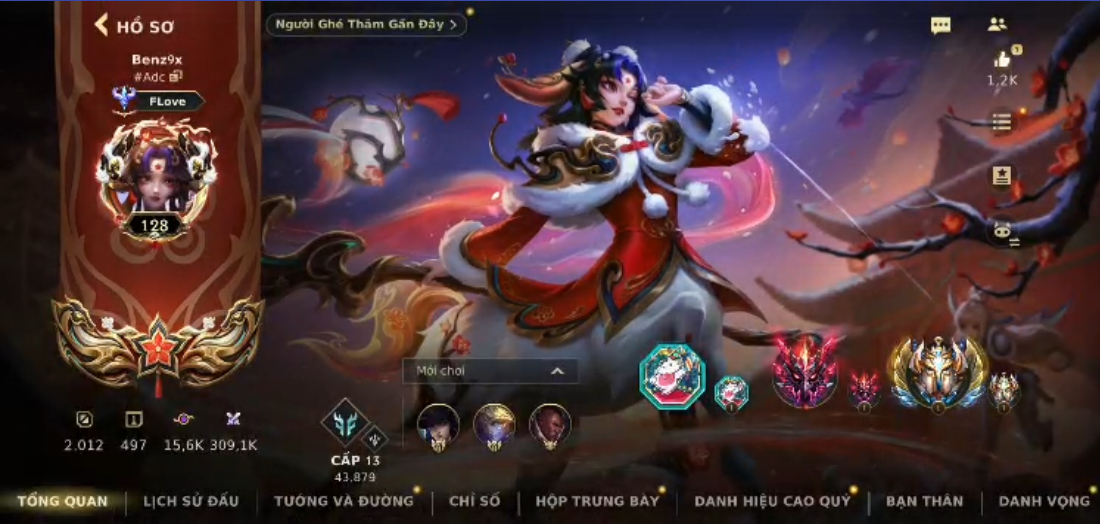The image size is (1100, 524).
Task: Open the Danh Vọng tab
Action: tap(1044, 501)
